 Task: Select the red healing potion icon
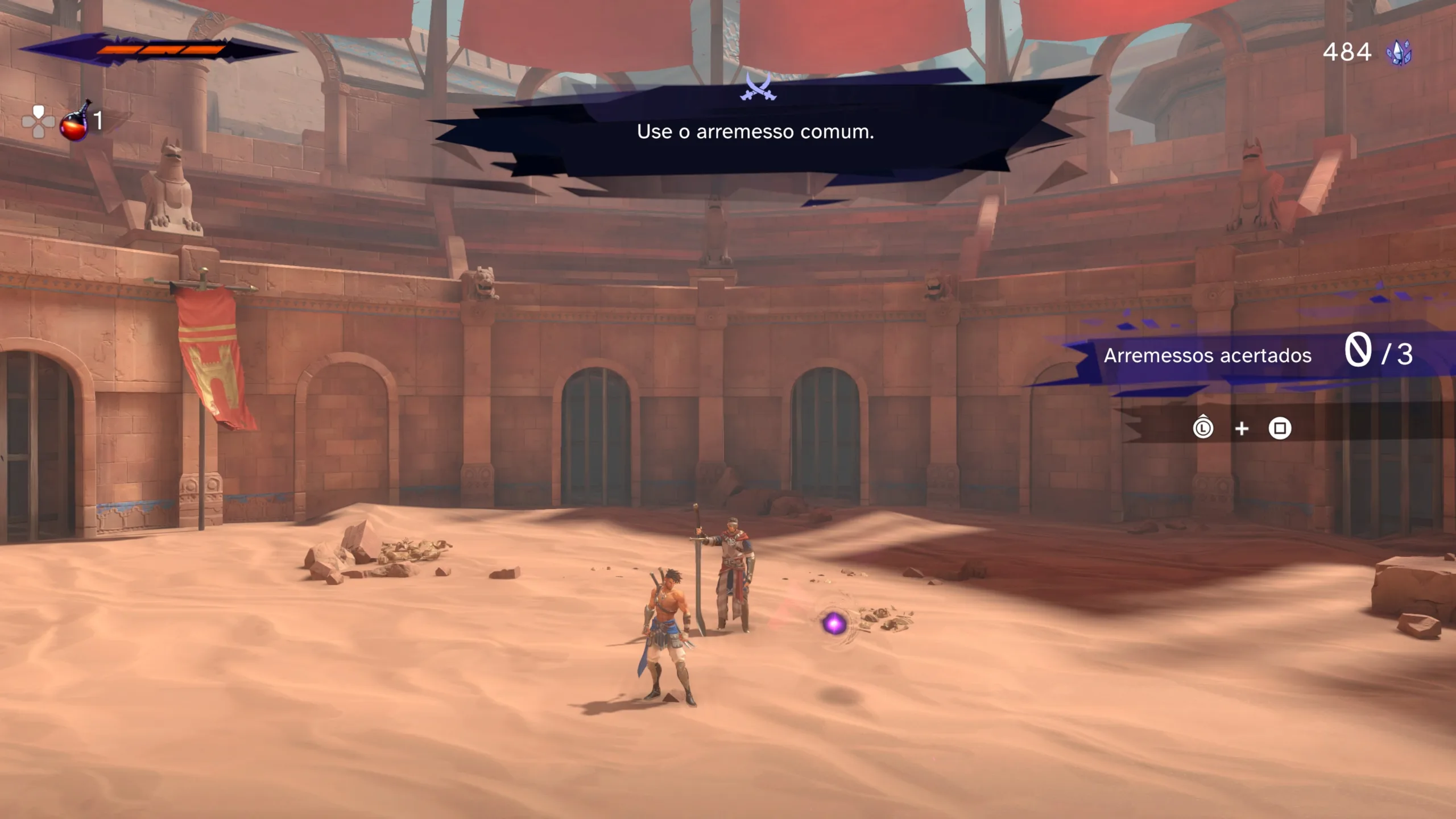tap(75, 123)
